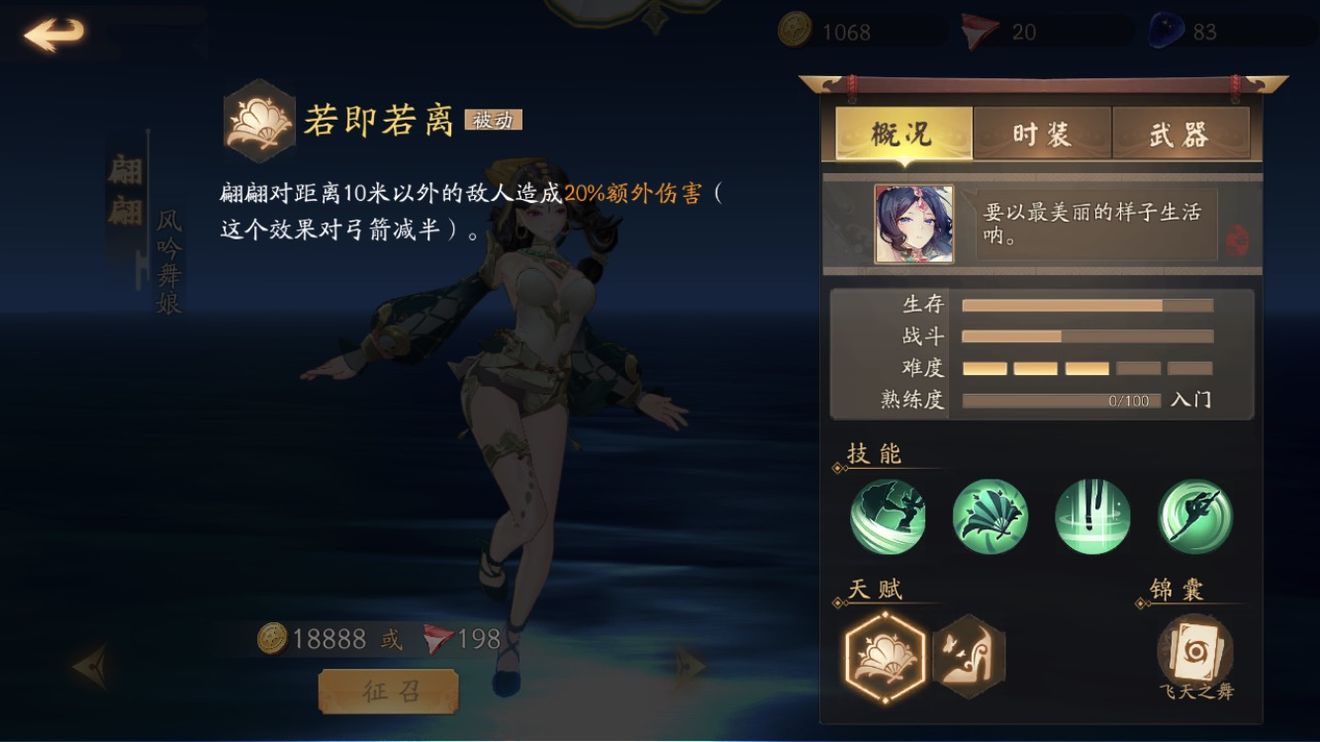Choose the high-heel shoe talent hexagon
The height and width of the screenshot is (742, 1320).
pyautogui.click(x=968, y=656)
